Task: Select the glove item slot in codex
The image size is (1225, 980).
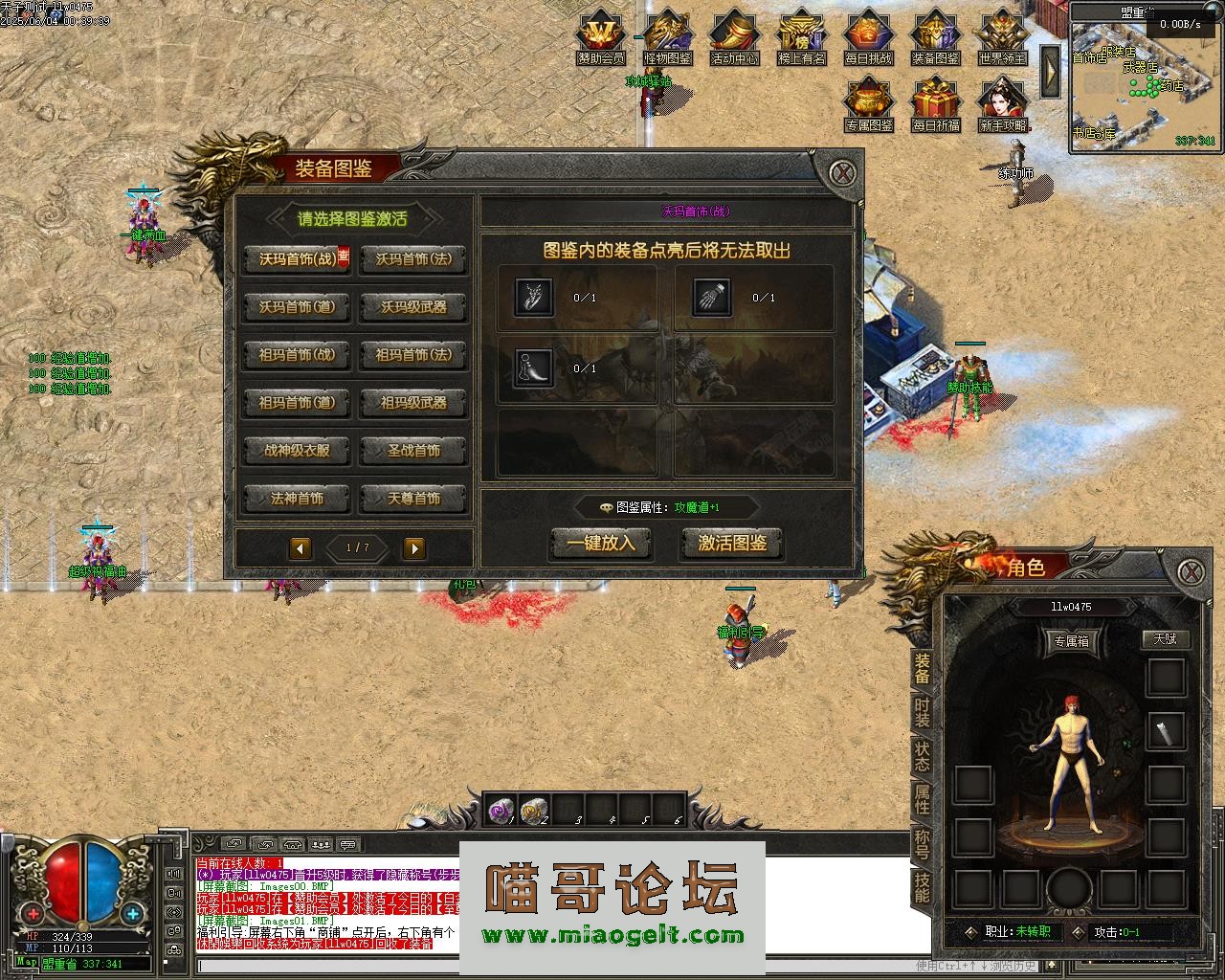Action: point(711,298)
